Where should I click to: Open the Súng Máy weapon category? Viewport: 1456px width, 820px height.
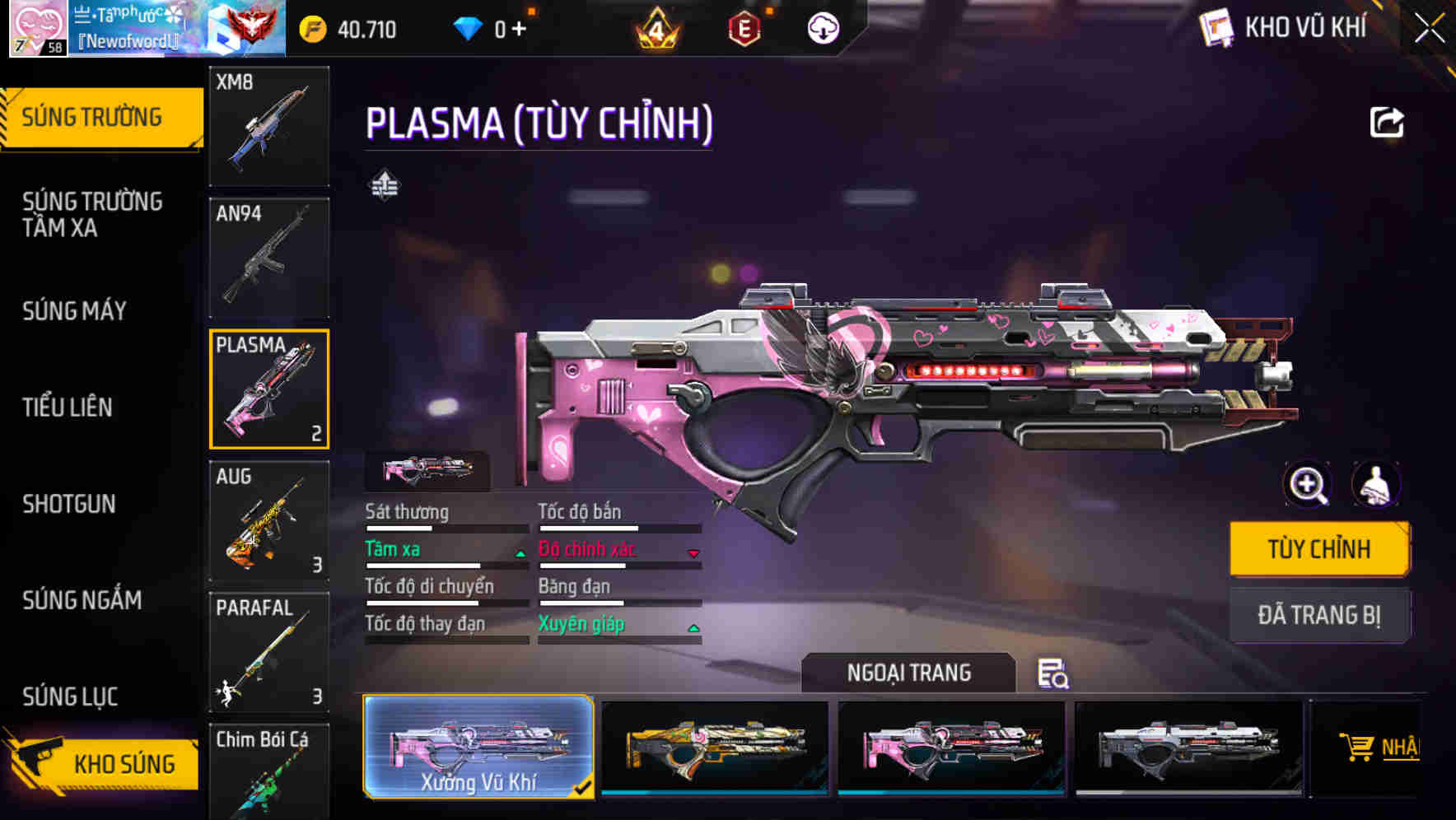[75, 311]
